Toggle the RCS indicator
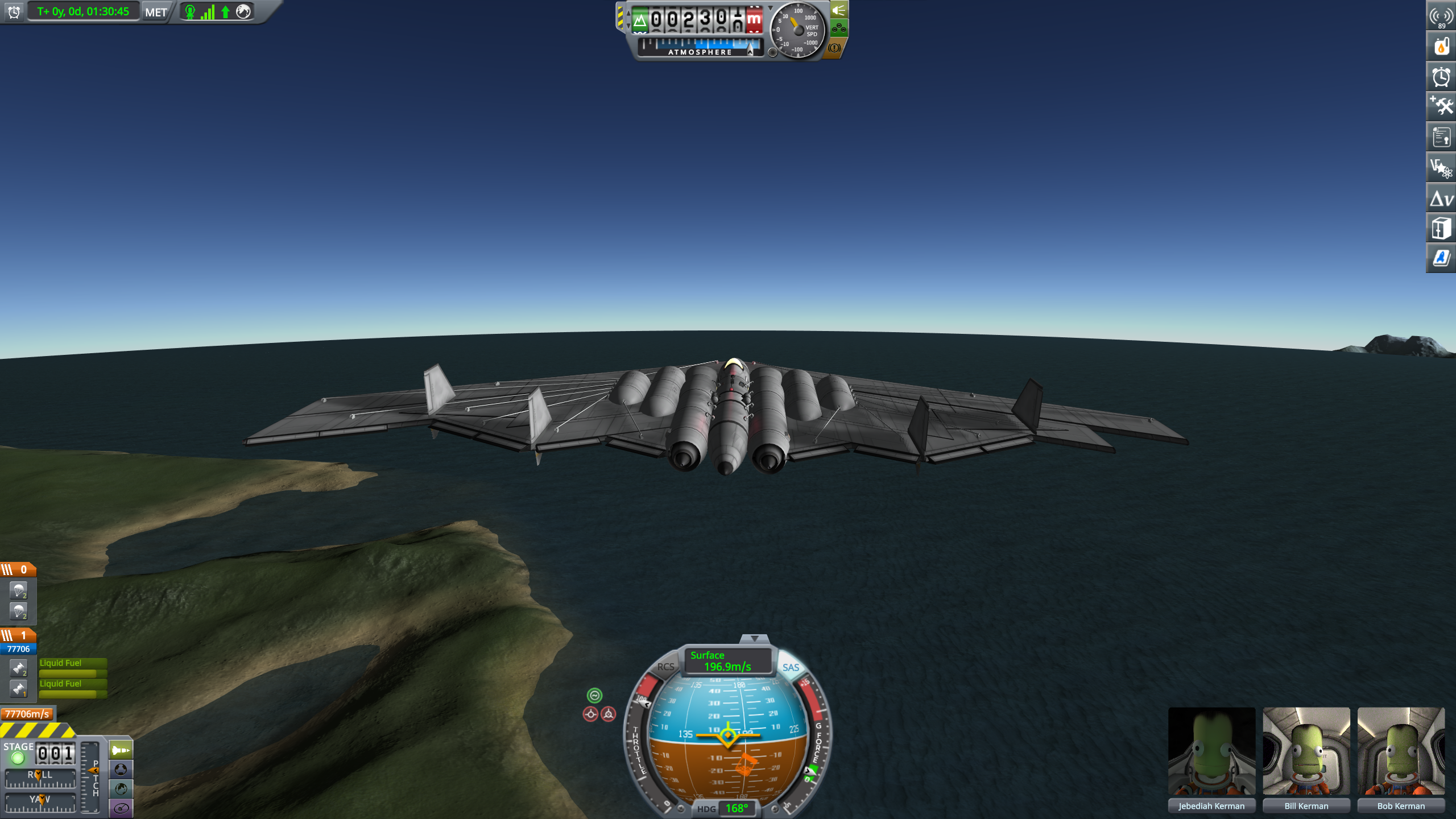 click(665, 667)
